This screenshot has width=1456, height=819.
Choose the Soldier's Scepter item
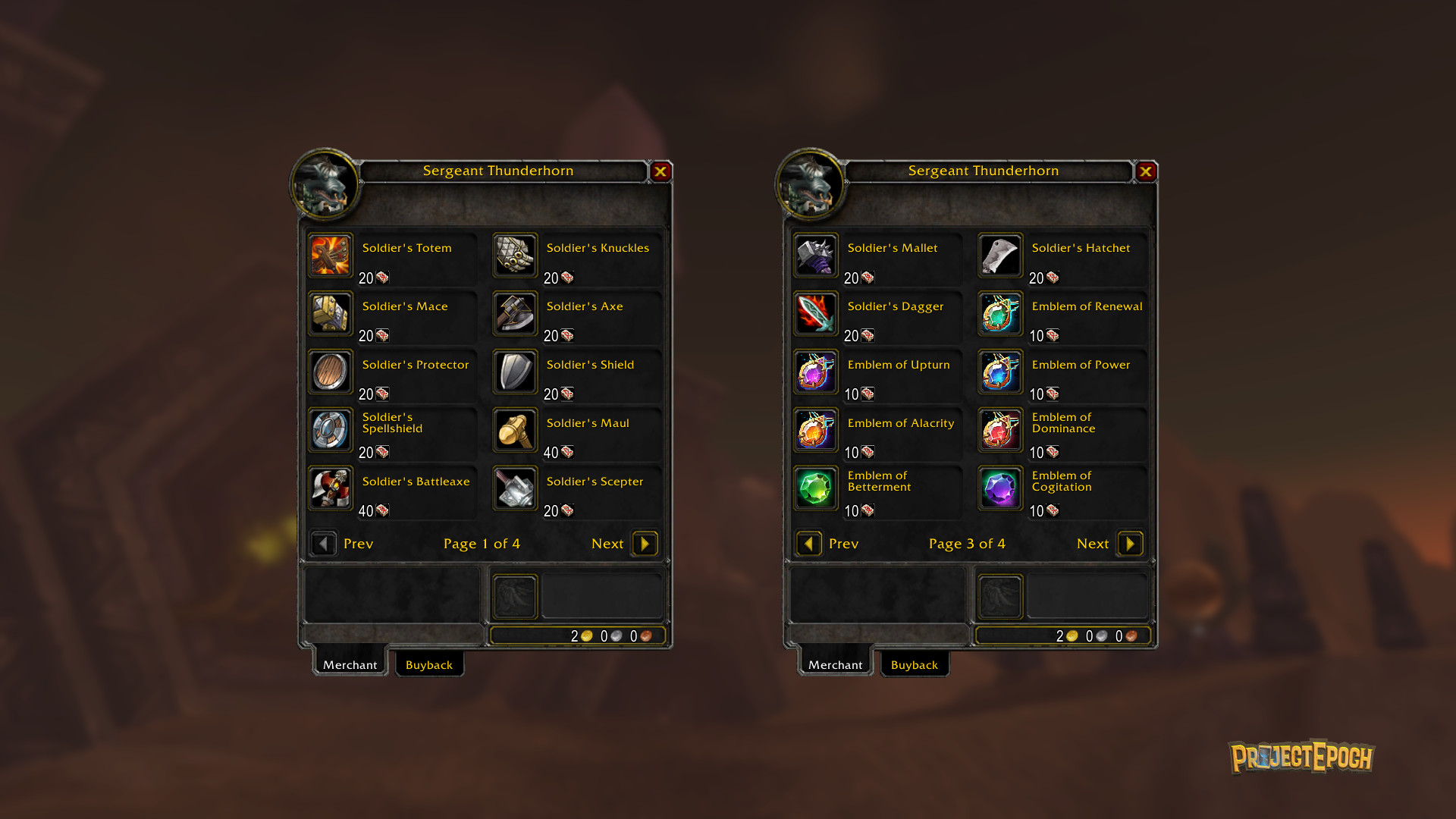(x=516, y=488)
